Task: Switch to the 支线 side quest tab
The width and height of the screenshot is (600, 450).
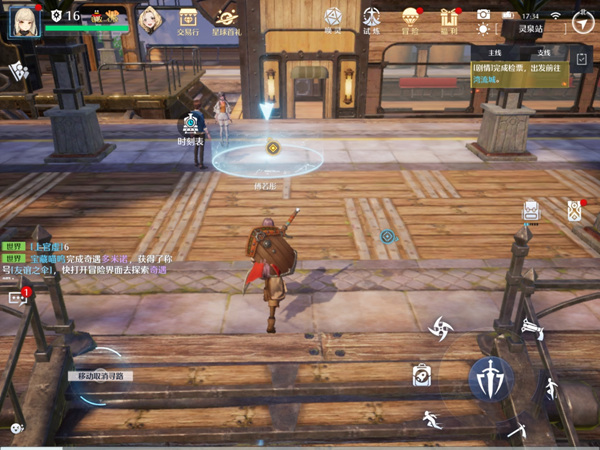Action: point(543,51)
